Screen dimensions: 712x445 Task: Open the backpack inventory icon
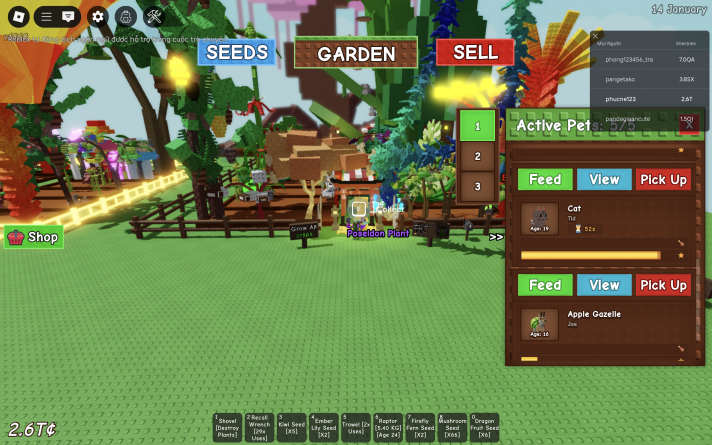[x=125, y=16]
